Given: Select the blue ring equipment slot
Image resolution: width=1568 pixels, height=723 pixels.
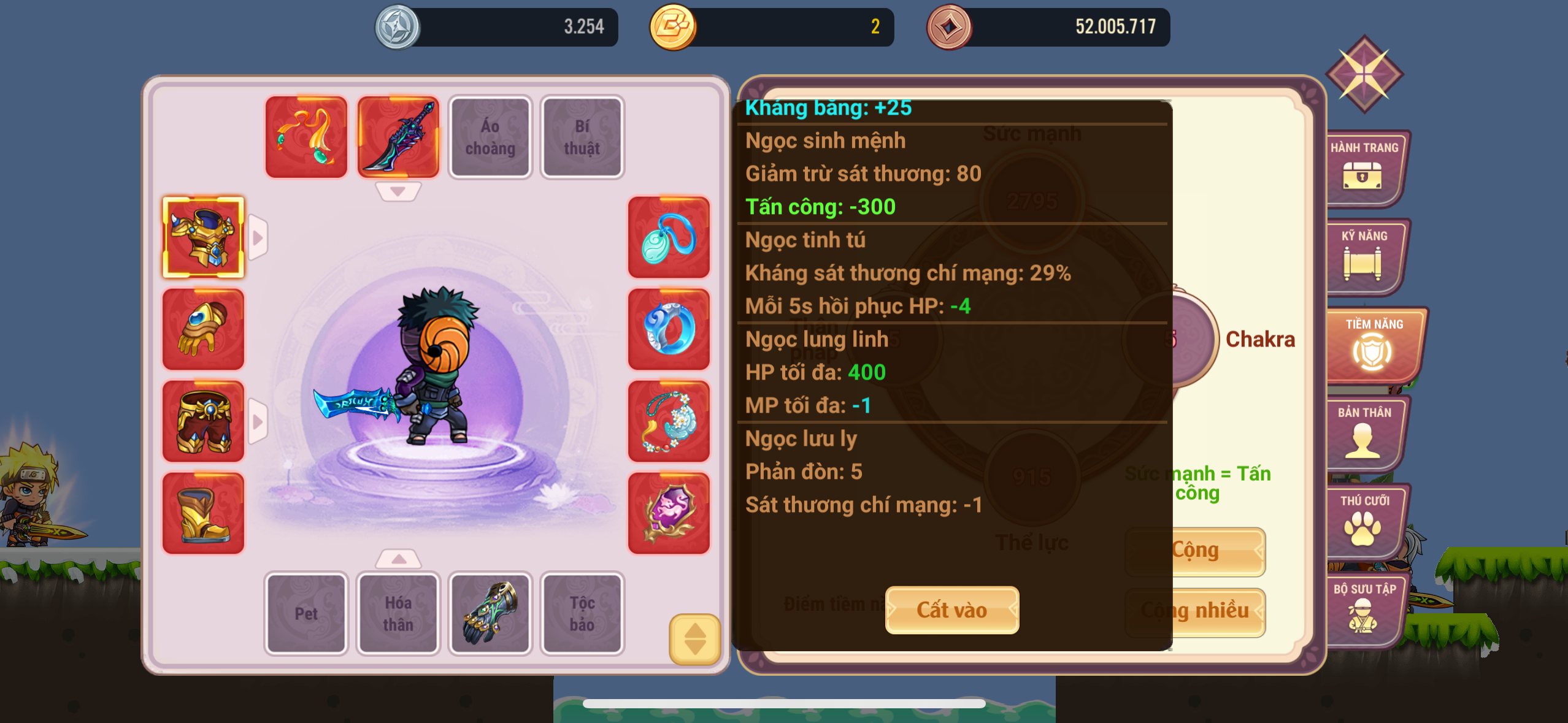Looking at the screenshot, I should tap(669, 329).
